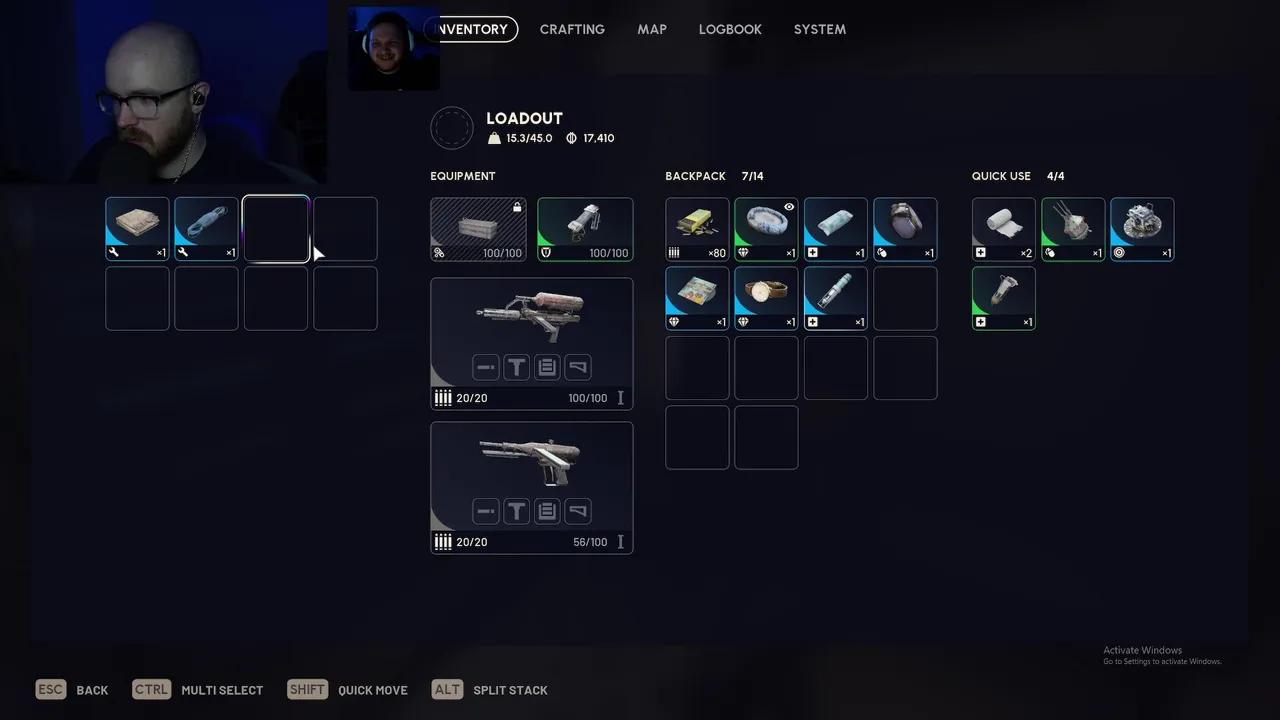Click the round mine gadget in quick use
The height and width of the screenshot is (720, 1280).
pyautogui.click(x=1142, y=229)
